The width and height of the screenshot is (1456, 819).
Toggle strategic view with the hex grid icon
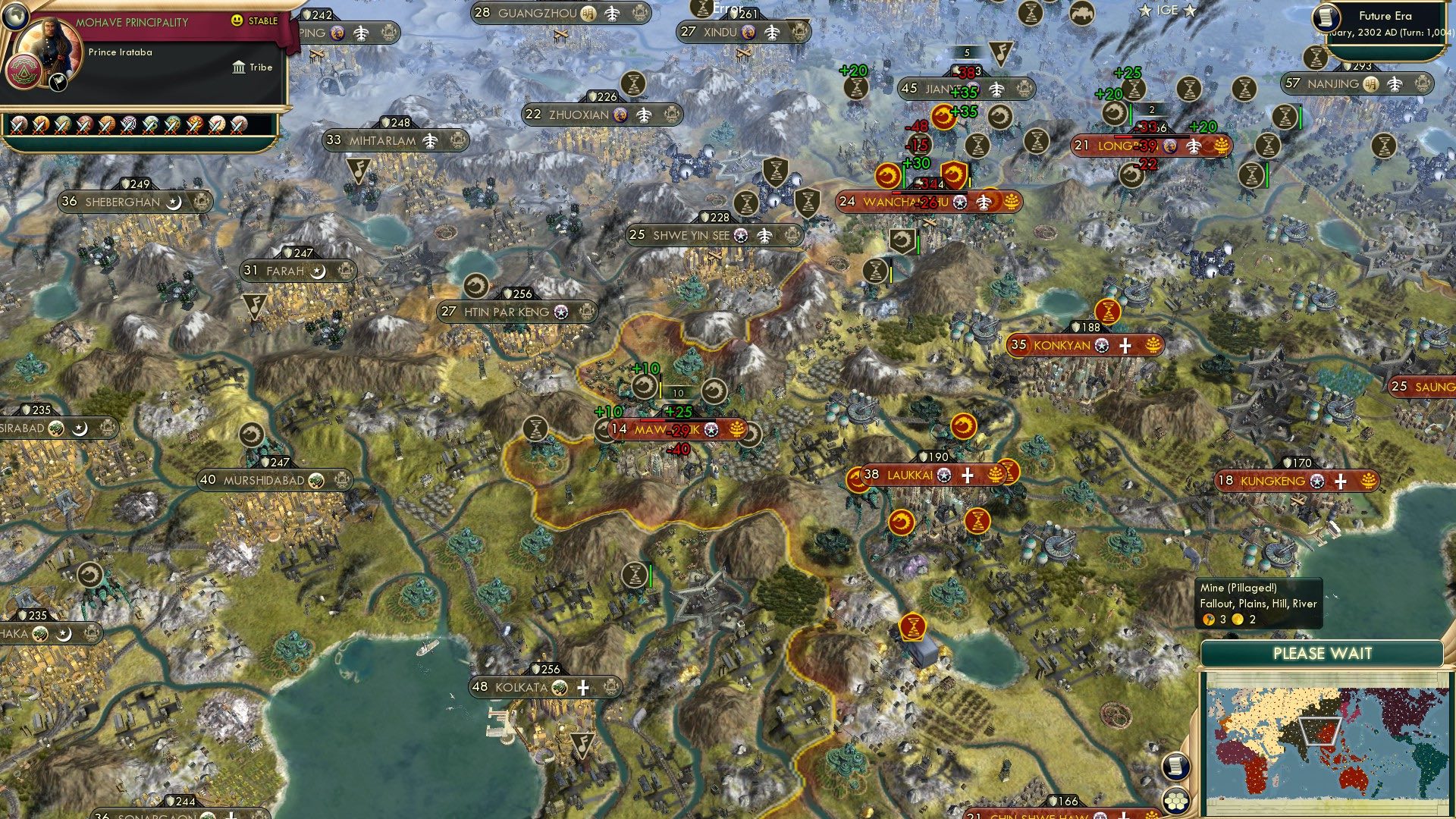click(1176, 801)
